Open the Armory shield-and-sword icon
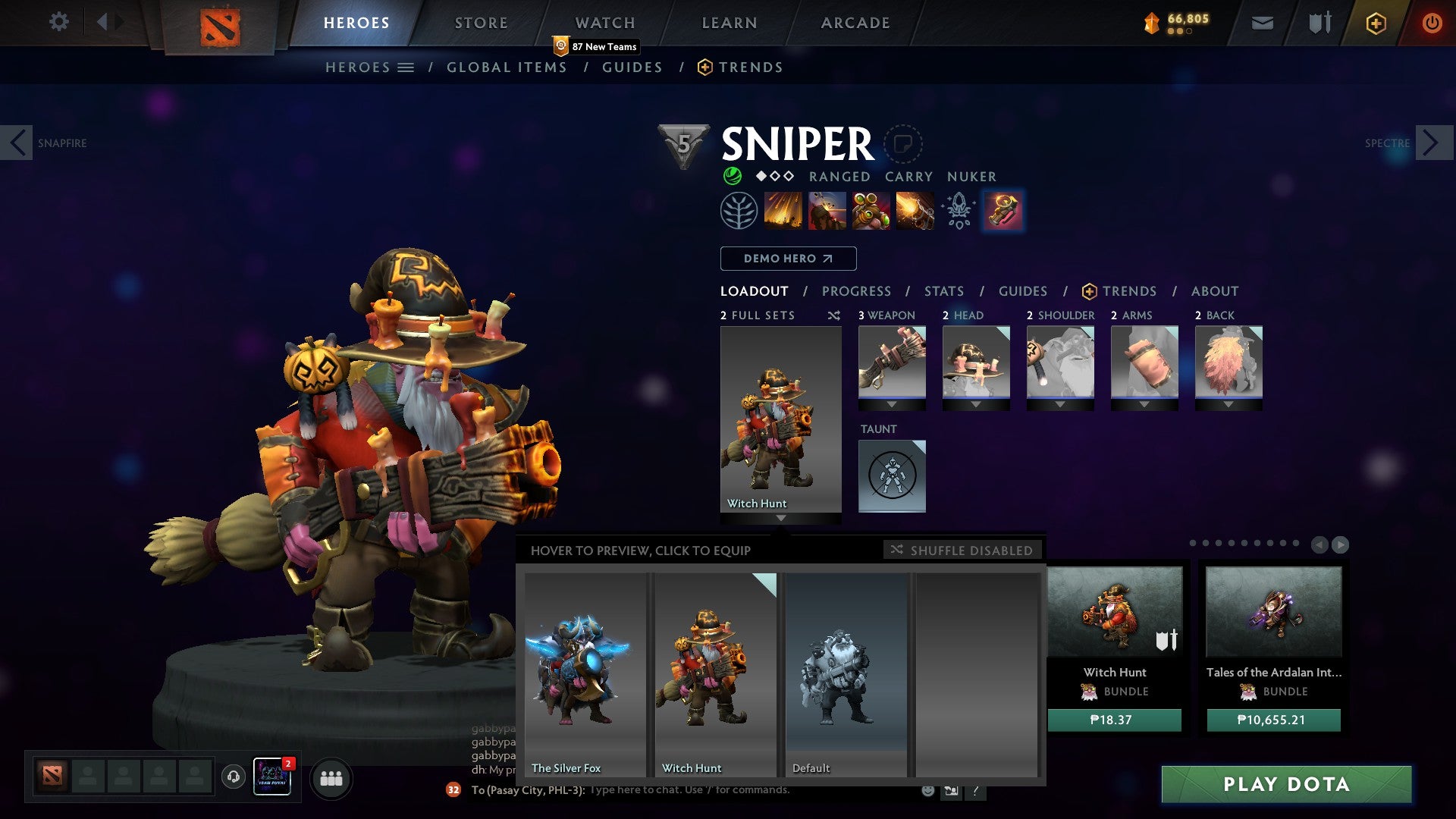1456x819 pixels. click(1319, 23)
